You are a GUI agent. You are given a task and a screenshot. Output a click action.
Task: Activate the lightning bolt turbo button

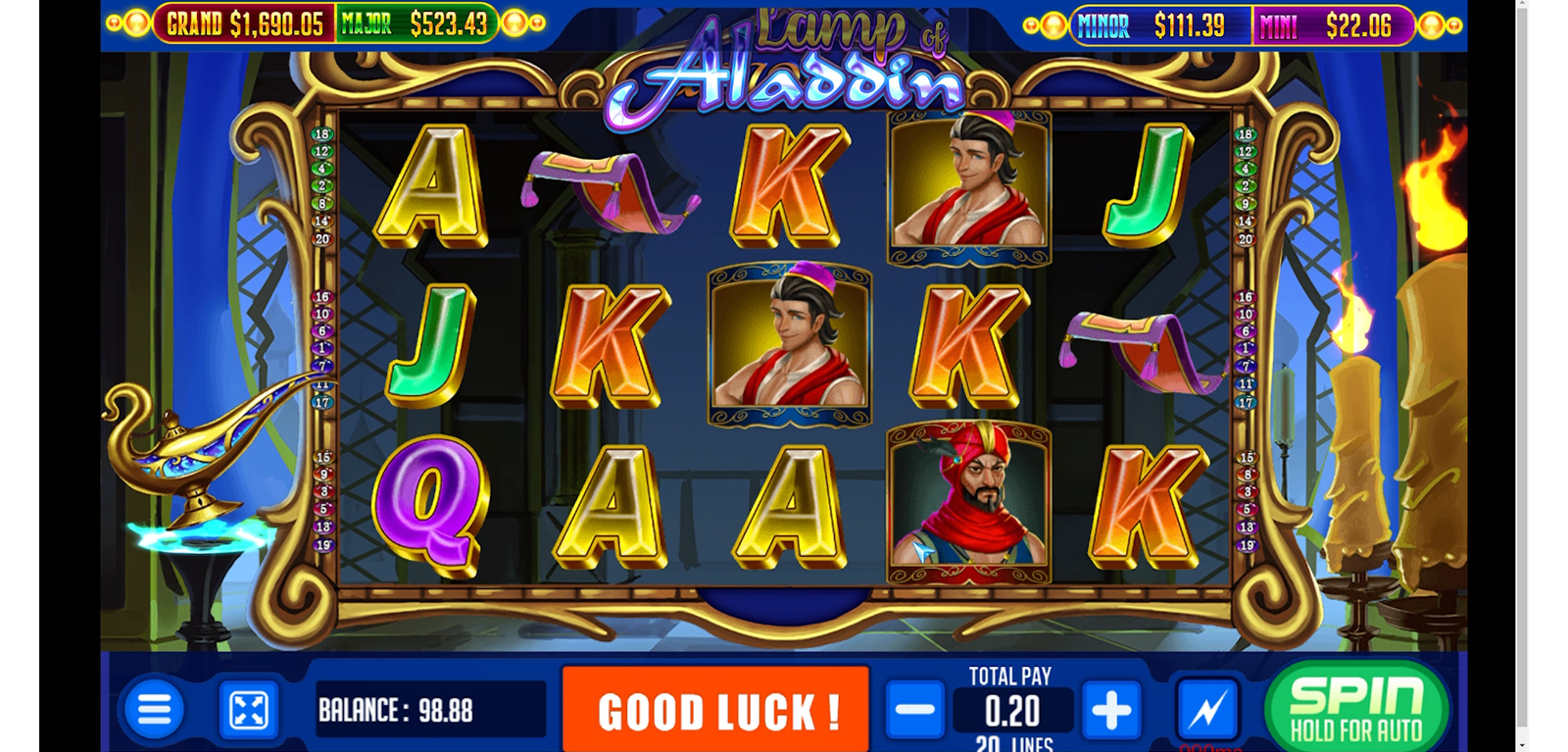coord(1206,710)
